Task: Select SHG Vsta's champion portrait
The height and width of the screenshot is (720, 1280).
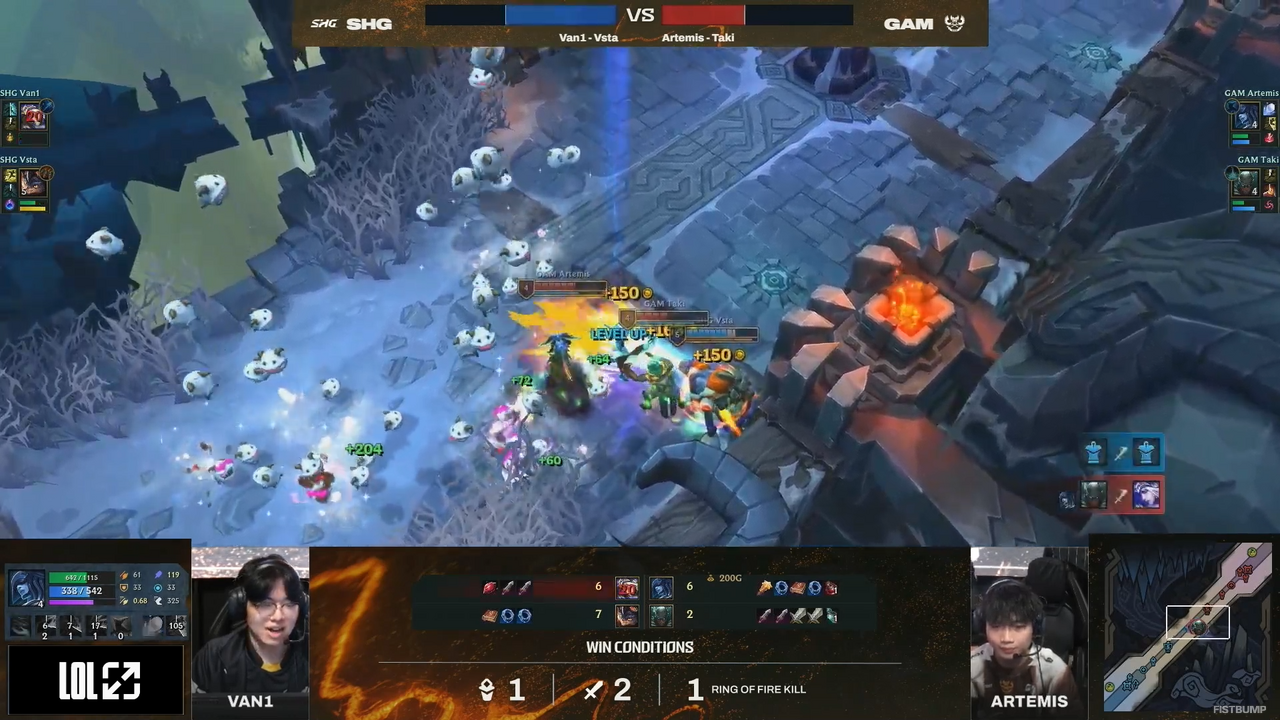Action: [x=34, y=183]
